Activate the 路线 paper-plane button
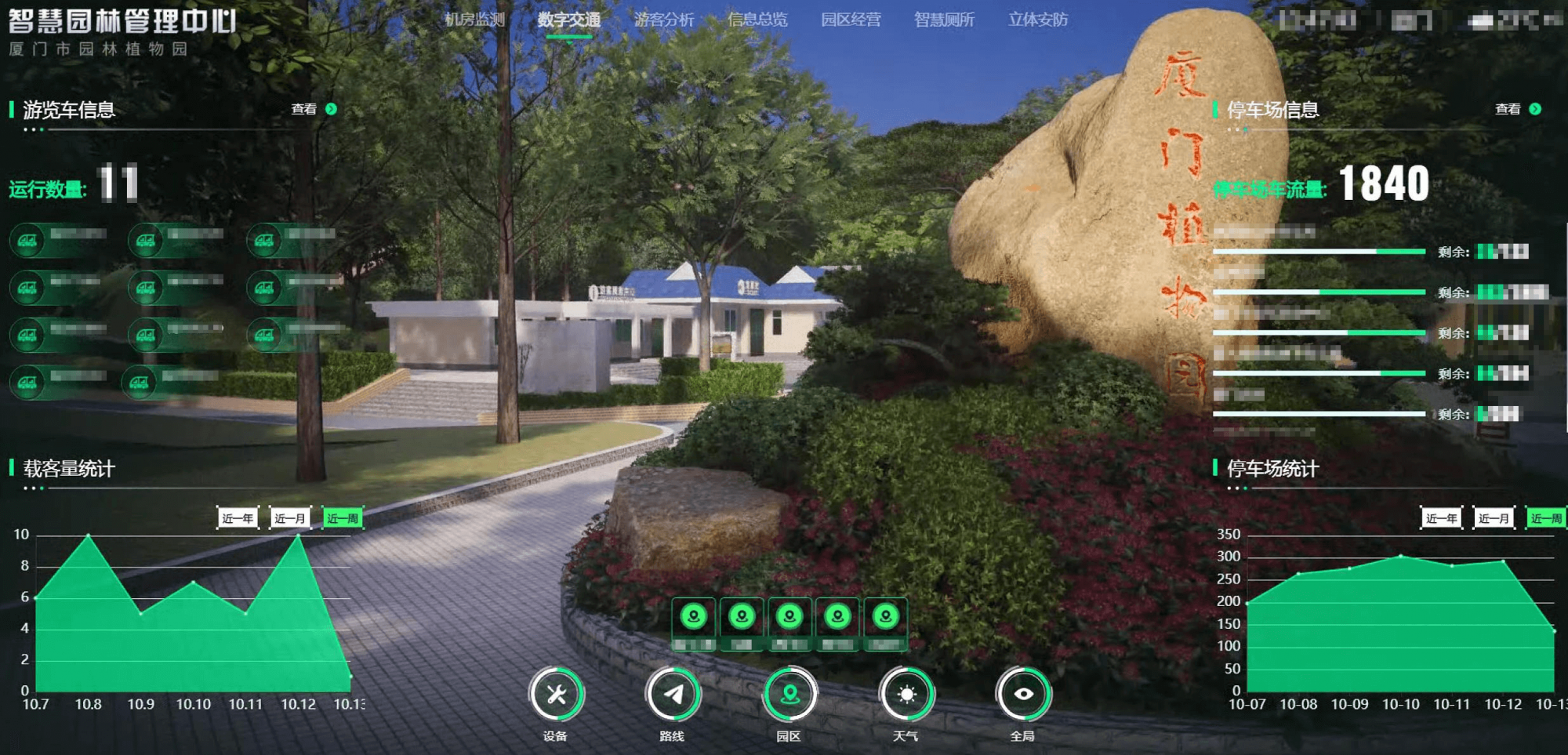Viewport: 1568px width, 755px height. point(673,695)
